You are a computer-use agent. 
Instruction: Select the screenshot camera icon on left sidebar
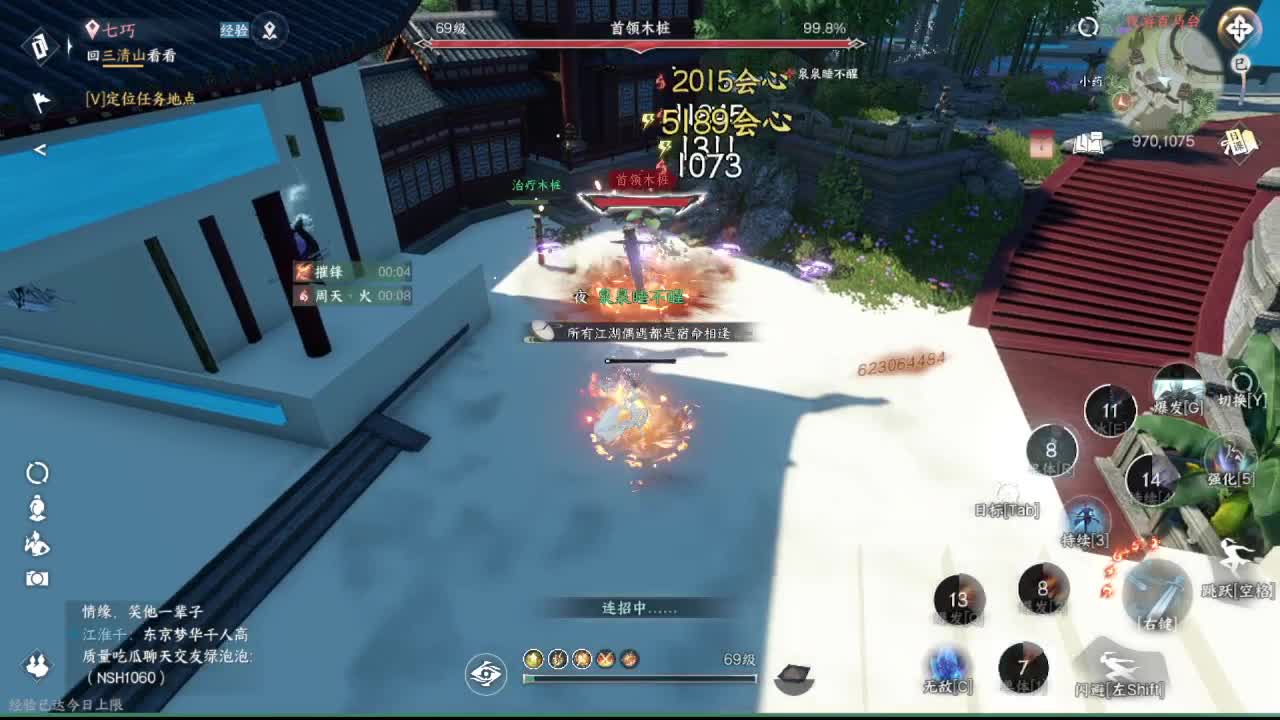(x=36, y=577)
